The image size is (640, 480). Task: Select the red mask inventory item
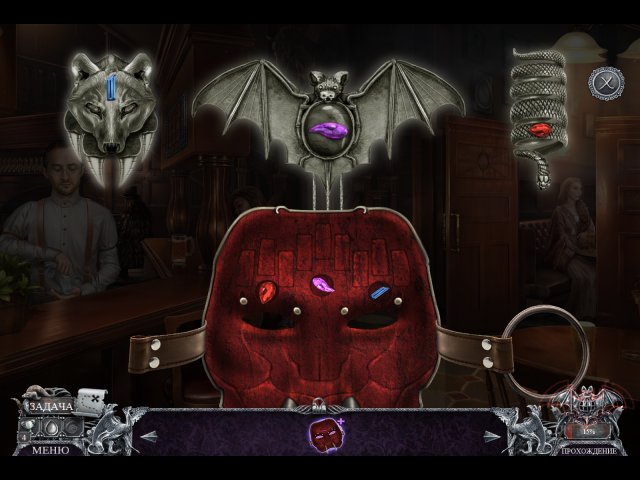coord(321,434)
